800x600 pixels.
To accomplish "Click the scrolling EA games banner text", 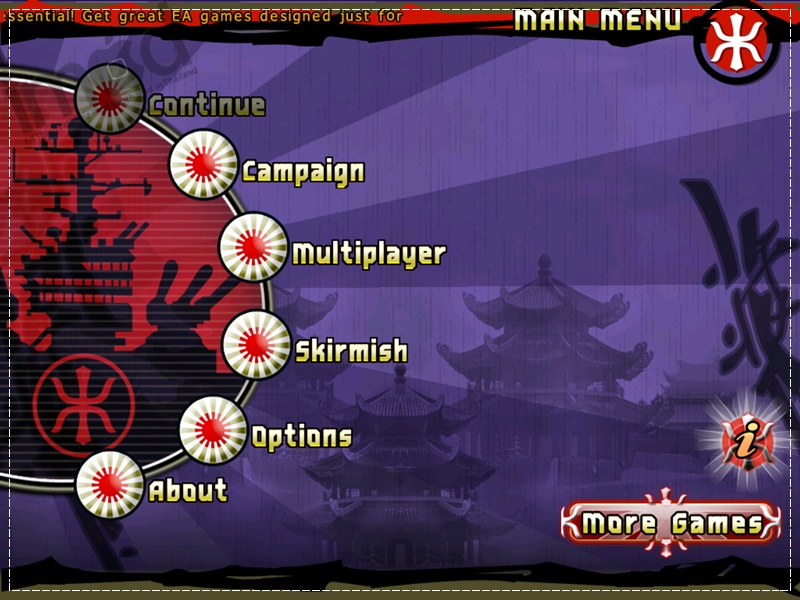I will pyautogui.click(x=200, y=16).
